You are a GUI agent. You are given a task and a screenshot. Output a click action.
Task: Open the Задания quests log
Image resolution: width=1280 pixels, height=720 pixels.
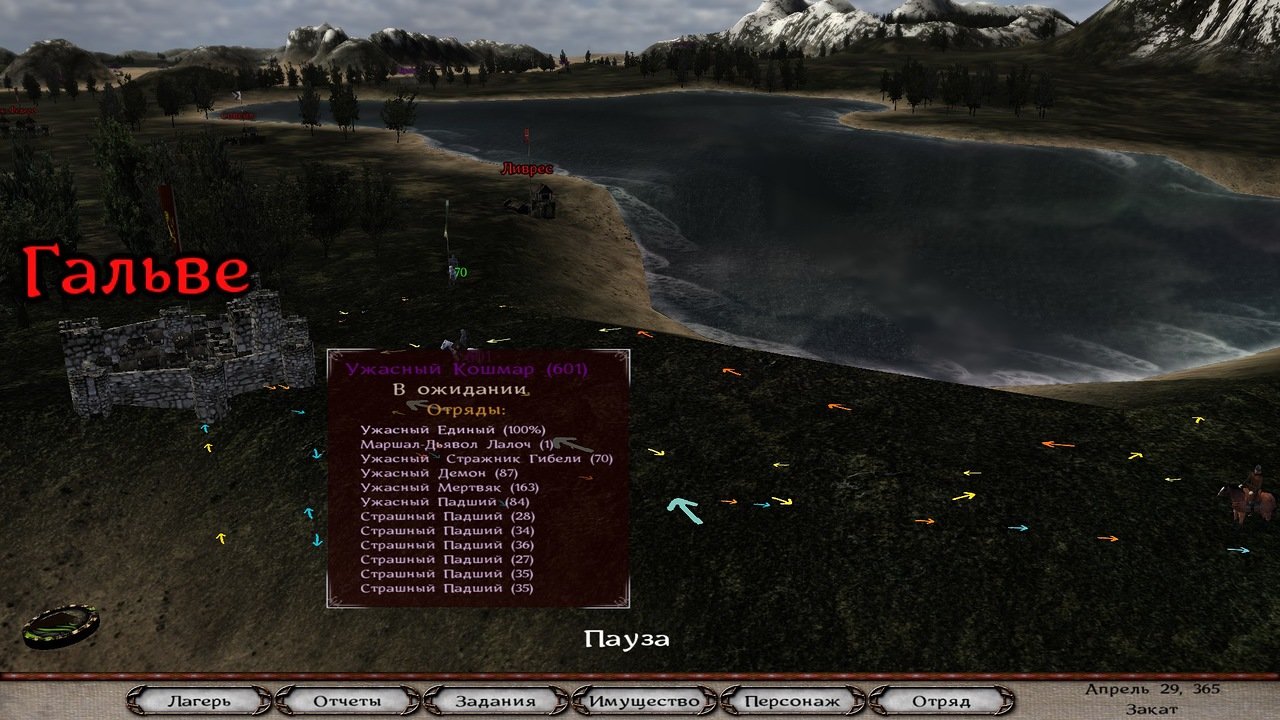(x=496, y=701)
